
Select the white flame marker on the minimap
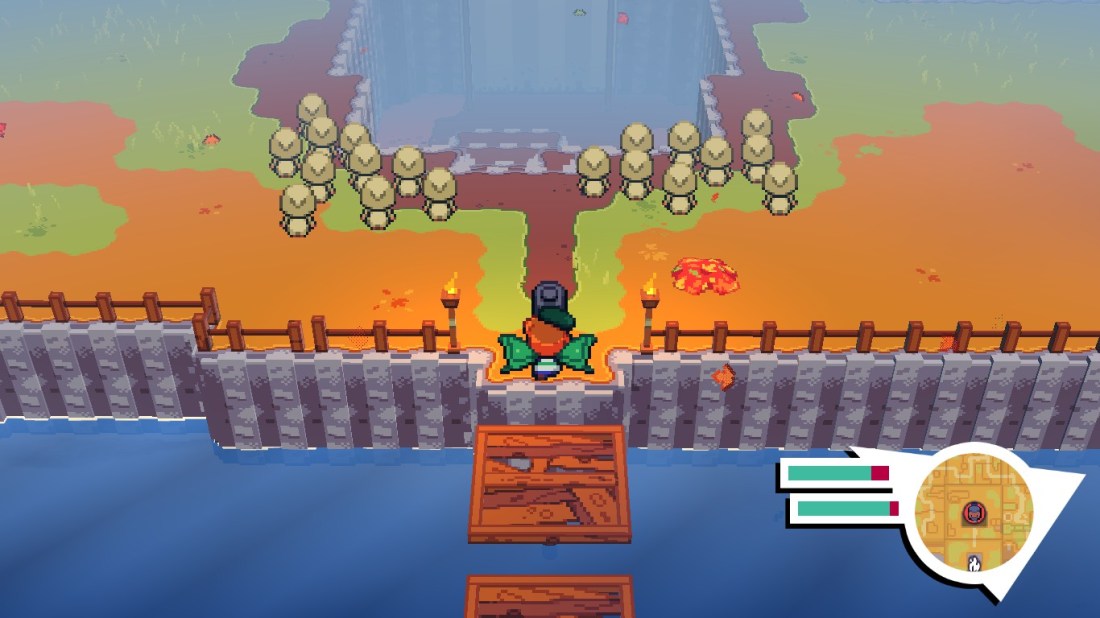click(x=974, y=563)
